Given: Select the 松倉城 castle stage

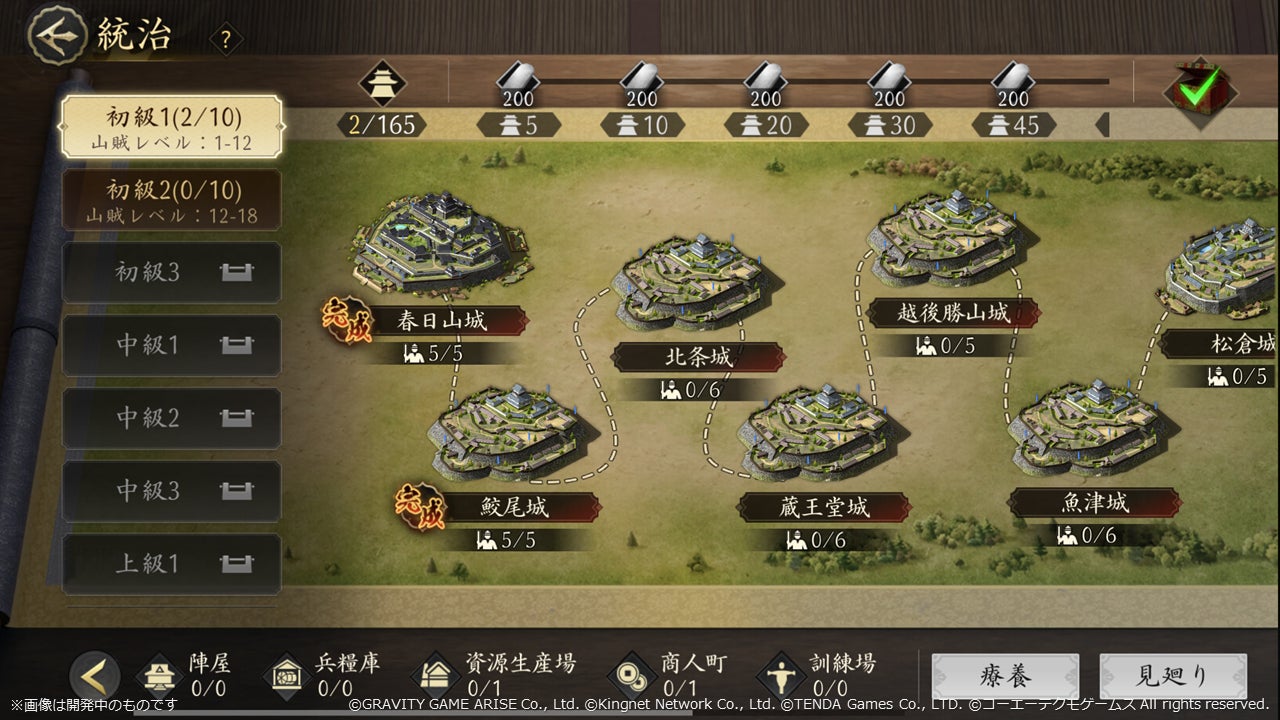Looking at the screenshot, I should point(1226,275).
